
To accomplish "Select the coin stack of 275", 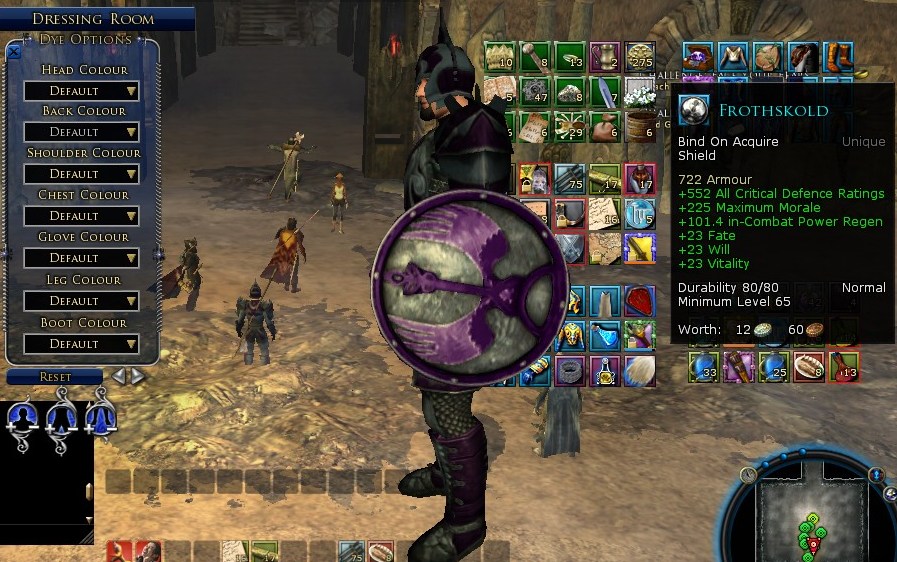I will coord(640,57).
